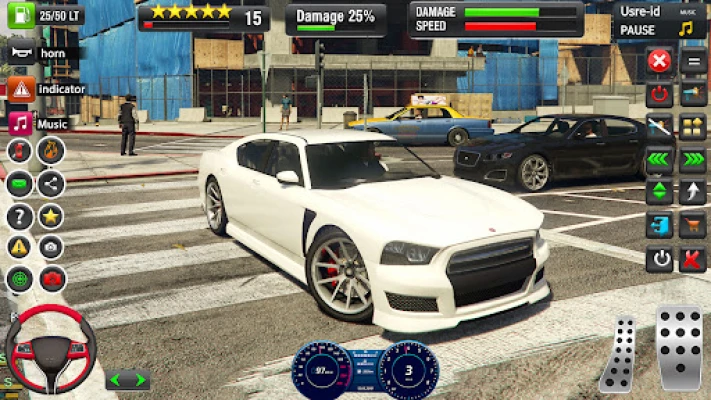Turn on the hazard indicator

(21, 89)
